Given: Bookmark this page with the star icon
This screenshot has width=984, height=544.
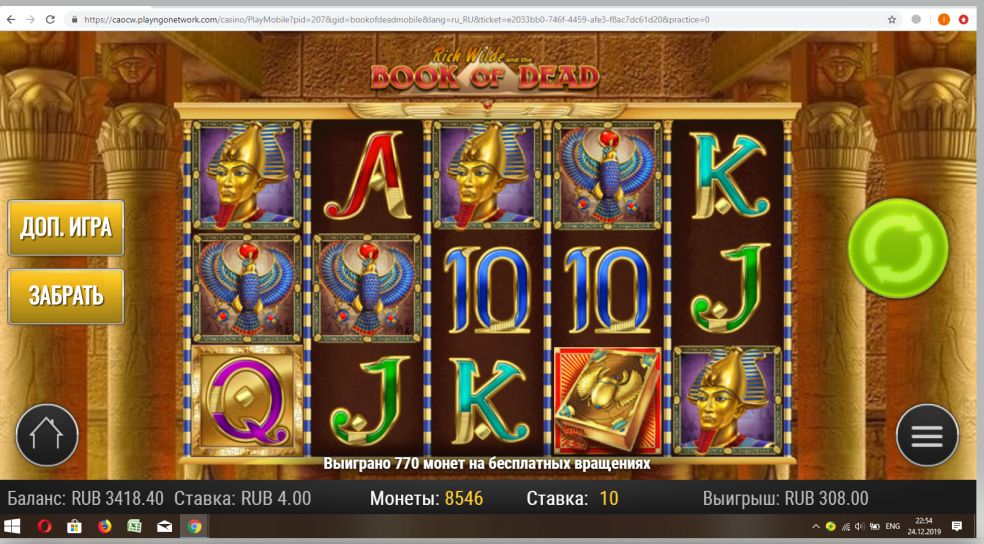Looking at the screenshot, I should (891, 19).
